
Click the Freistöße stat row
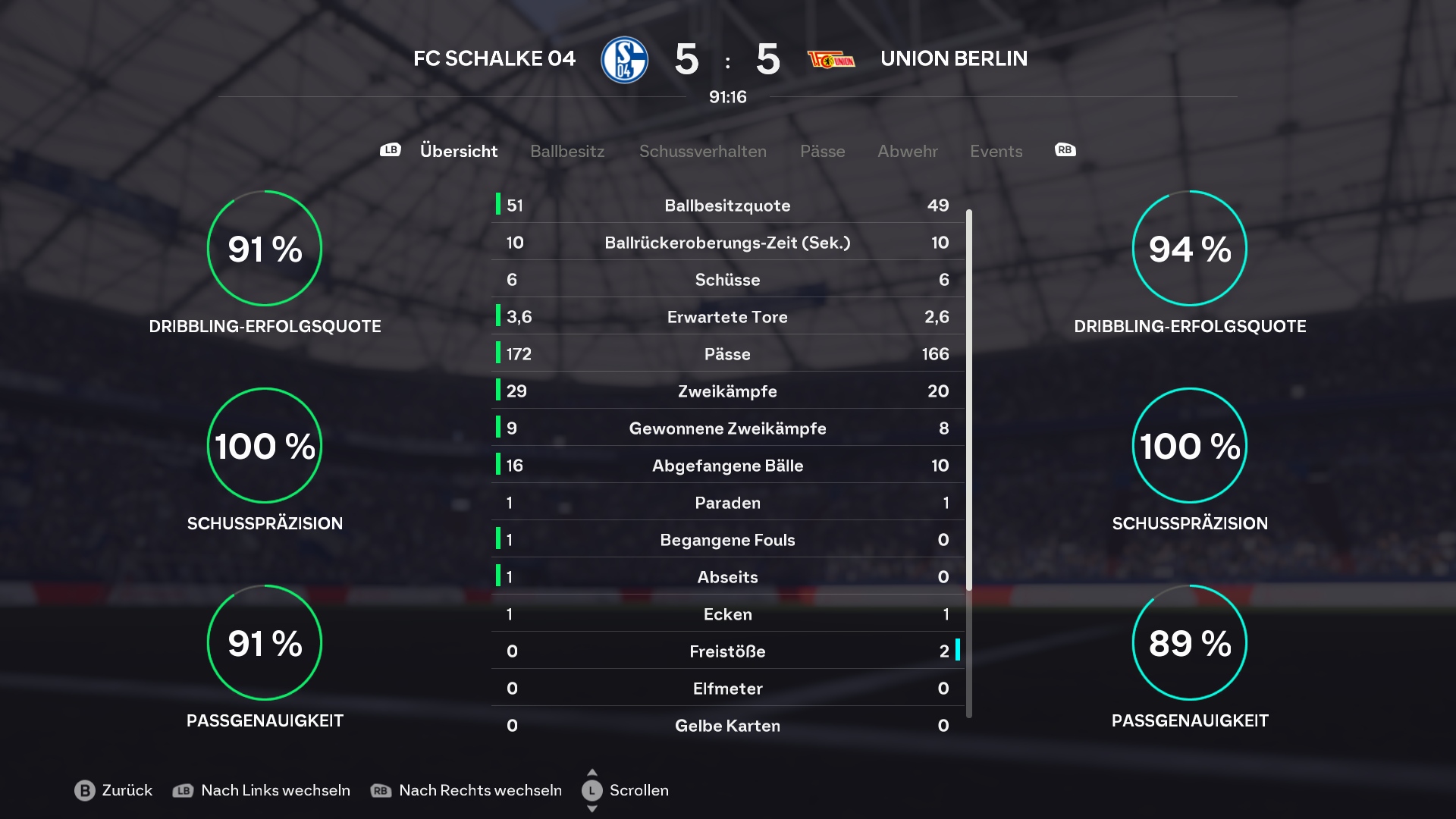tap(727, 651)
